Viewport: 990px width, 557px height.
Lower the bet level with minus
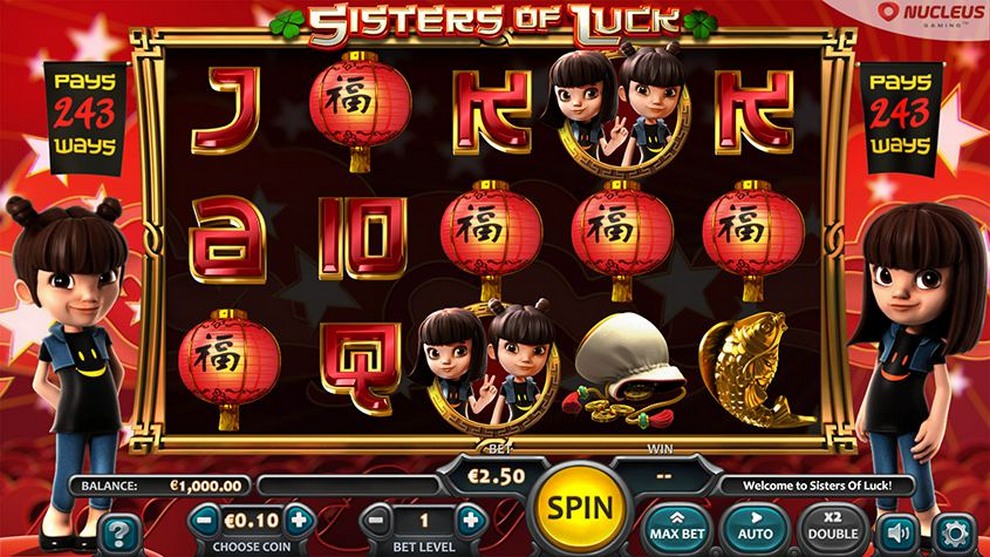376,520
